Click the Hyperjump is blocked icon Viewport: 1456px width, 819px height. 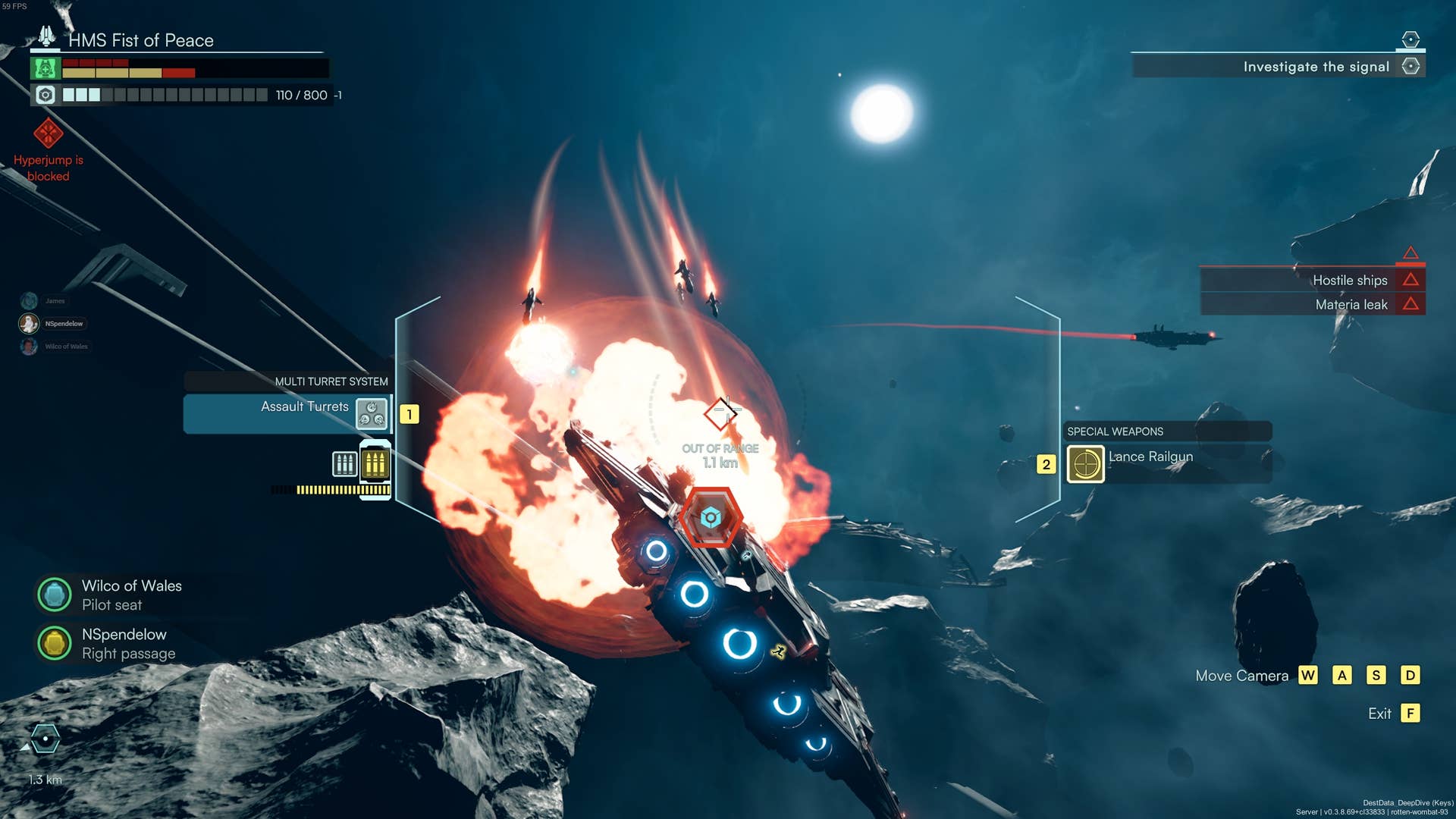(48, 134)
